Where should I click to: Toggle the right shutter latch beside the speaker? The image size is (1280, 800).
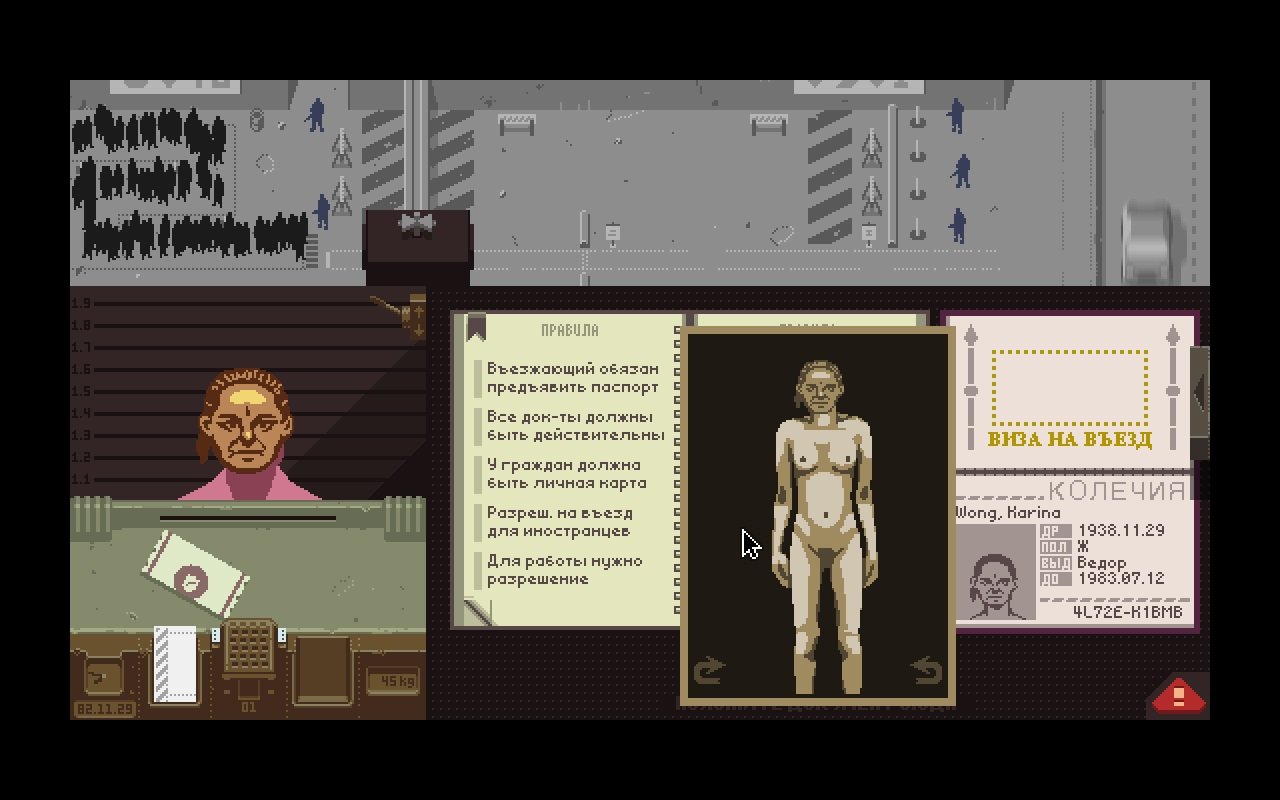283,634
